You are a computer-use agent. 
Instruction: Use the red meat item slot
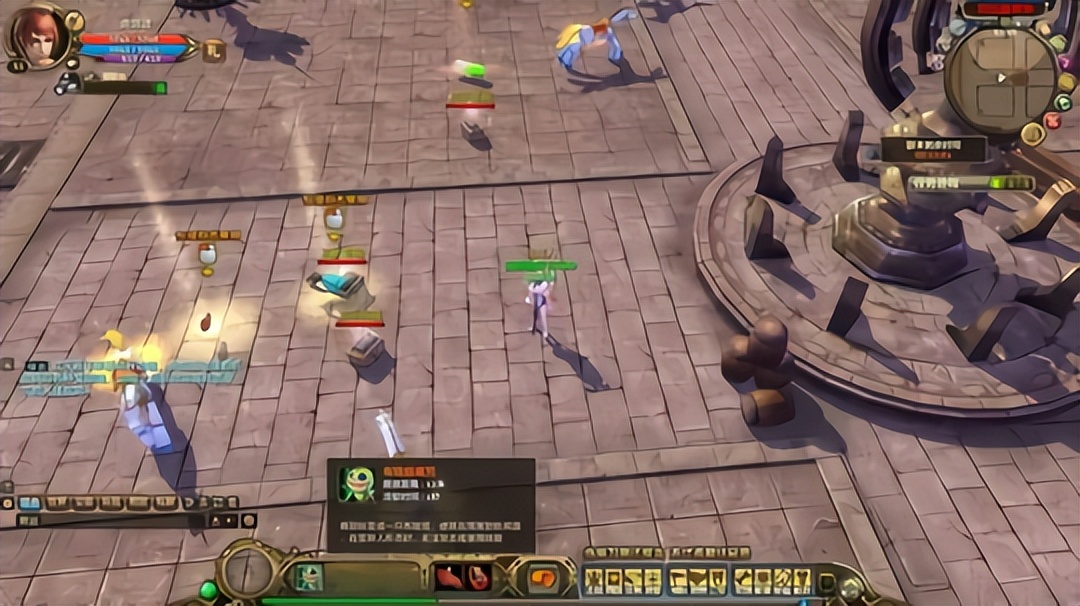(447, 577)
